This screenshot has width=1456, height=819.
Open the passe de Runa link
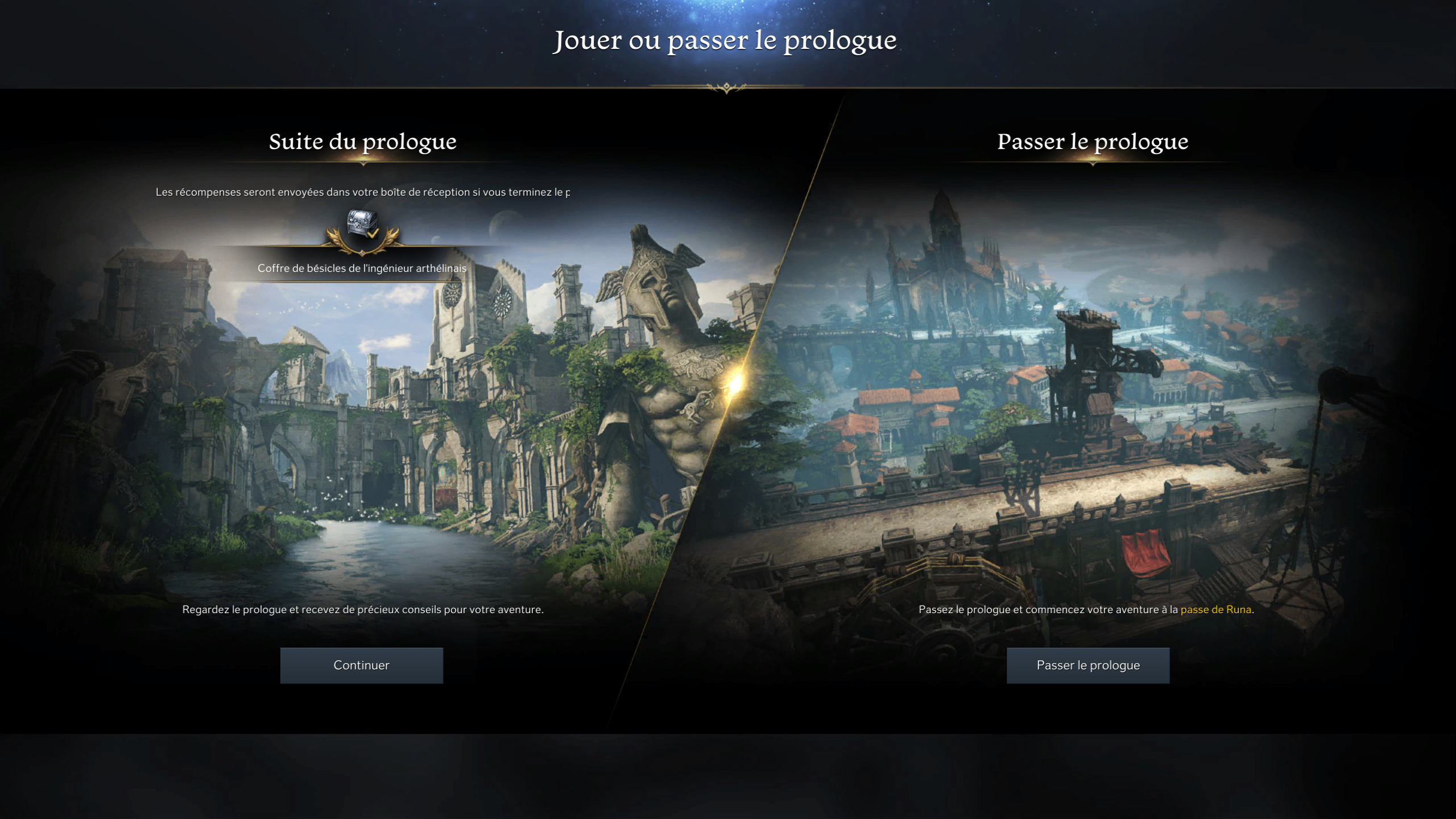click(1215, 609)
